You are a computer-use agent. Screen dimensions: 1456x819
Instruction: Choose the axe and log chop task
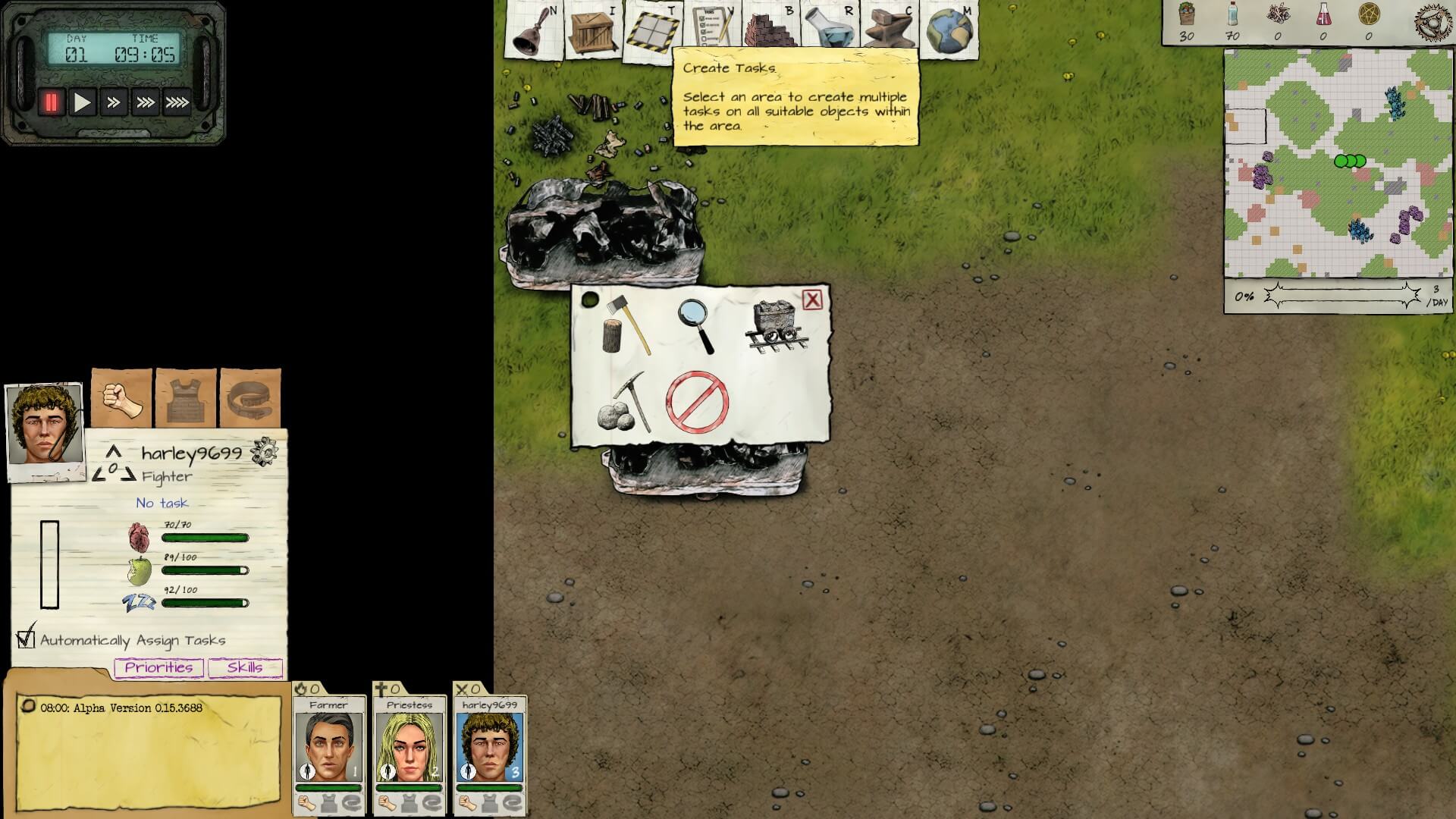(x=626, y=326)
